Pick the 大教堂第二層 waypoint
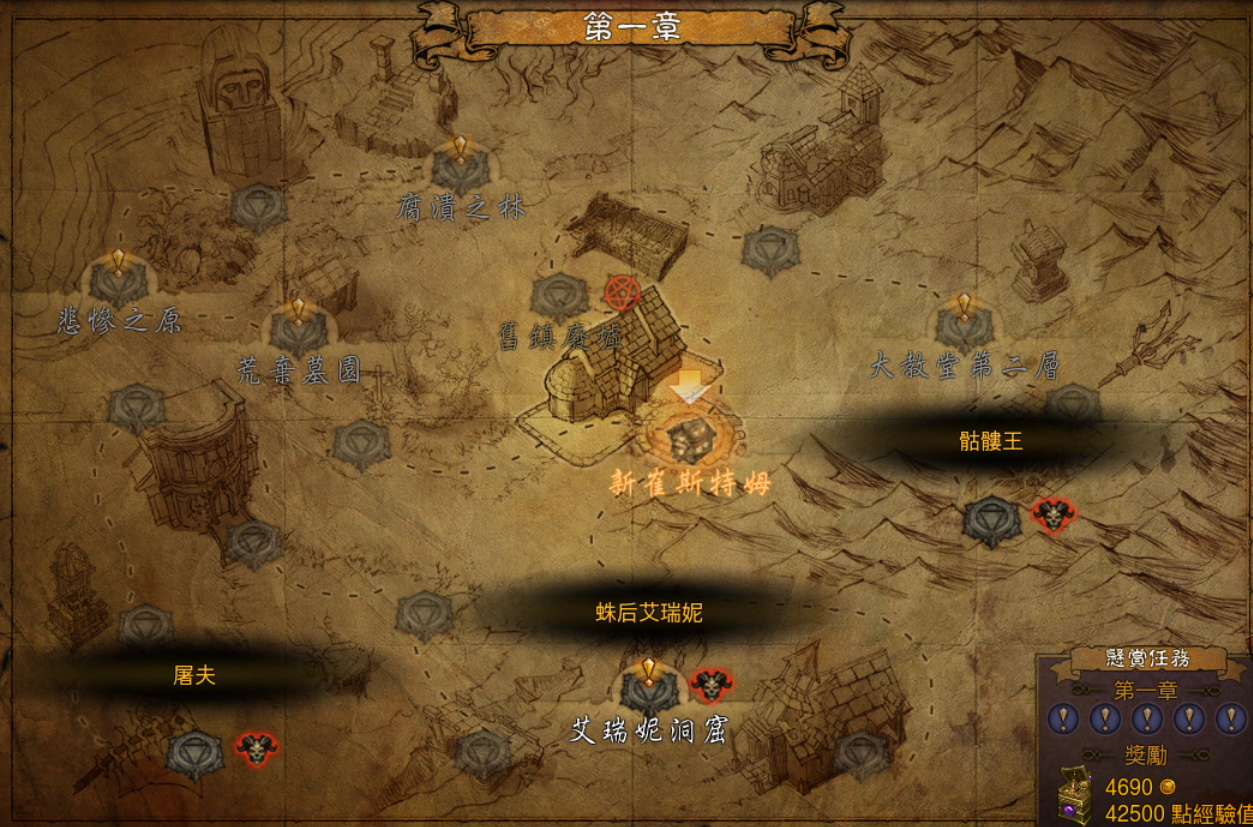 click(x=964, y=327)
